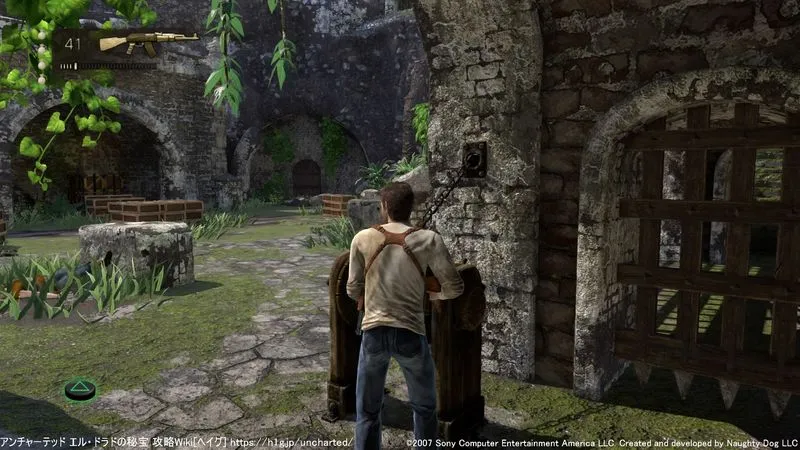The height and width of the screenshot is (450, 800).
Task: Select the AK-47 rifle weapon icon
Action: coord(147,43)
